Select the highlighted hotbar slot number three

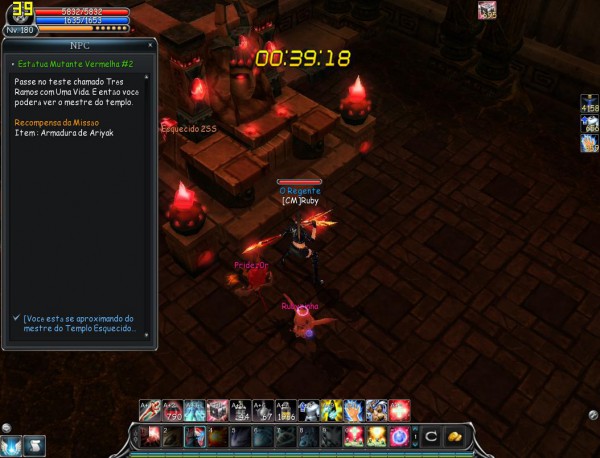[x=196, y=436]
